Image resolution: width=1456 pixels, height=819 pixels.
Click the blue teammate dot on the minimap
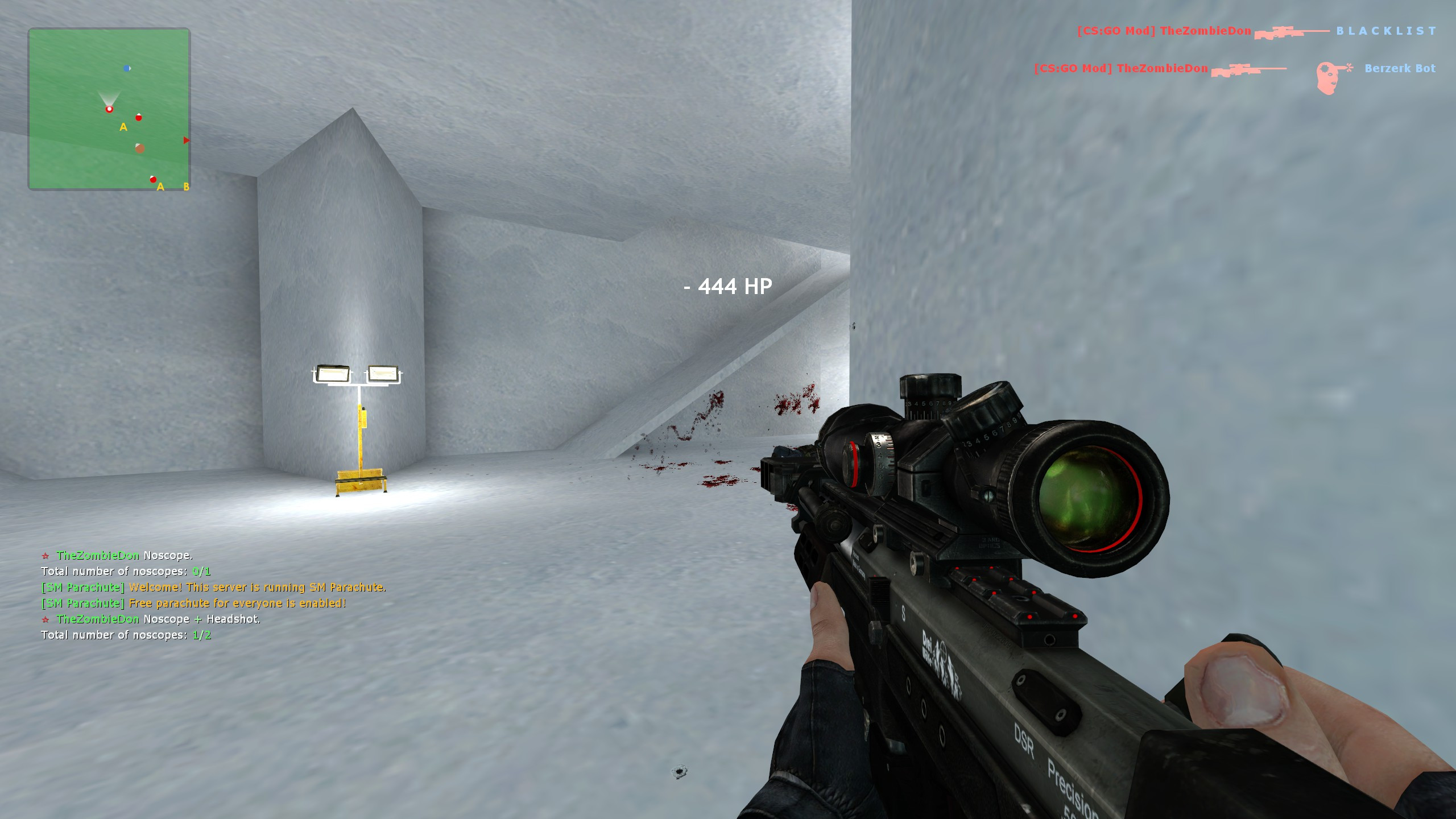127,68
